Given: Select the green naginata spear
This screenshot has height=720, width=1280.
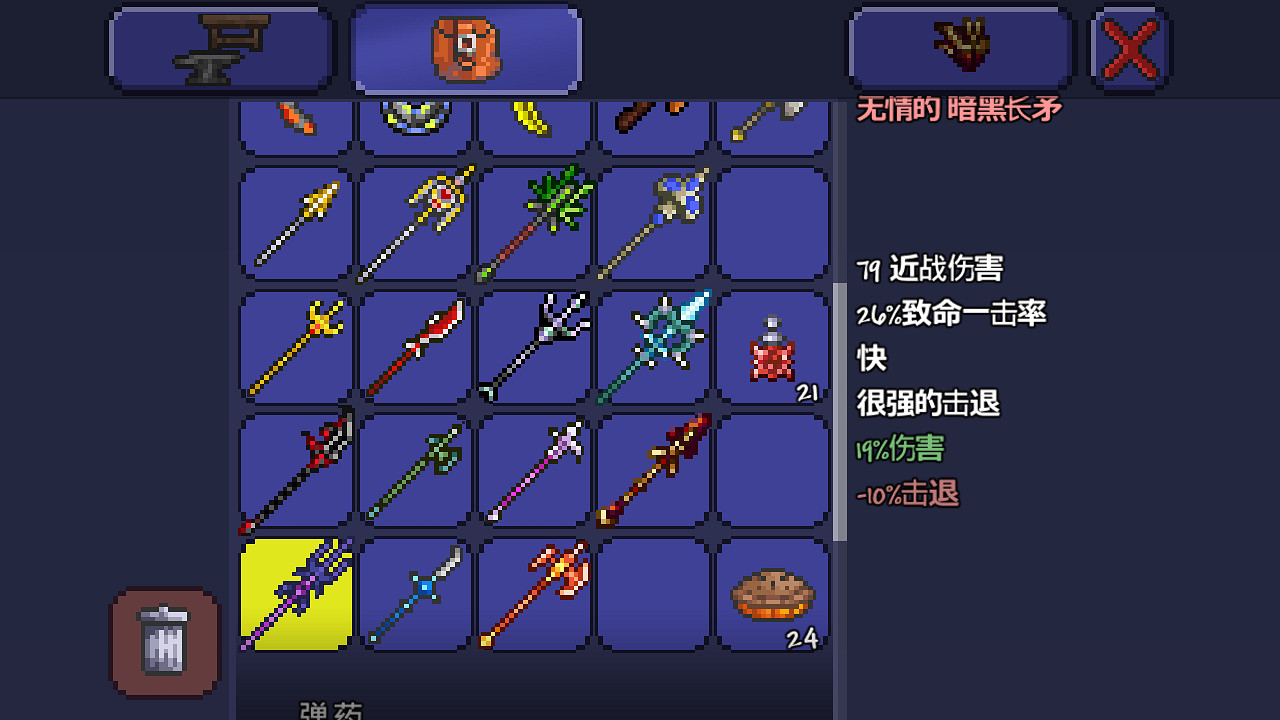Looking at the screenshot, I should point(415,468).
